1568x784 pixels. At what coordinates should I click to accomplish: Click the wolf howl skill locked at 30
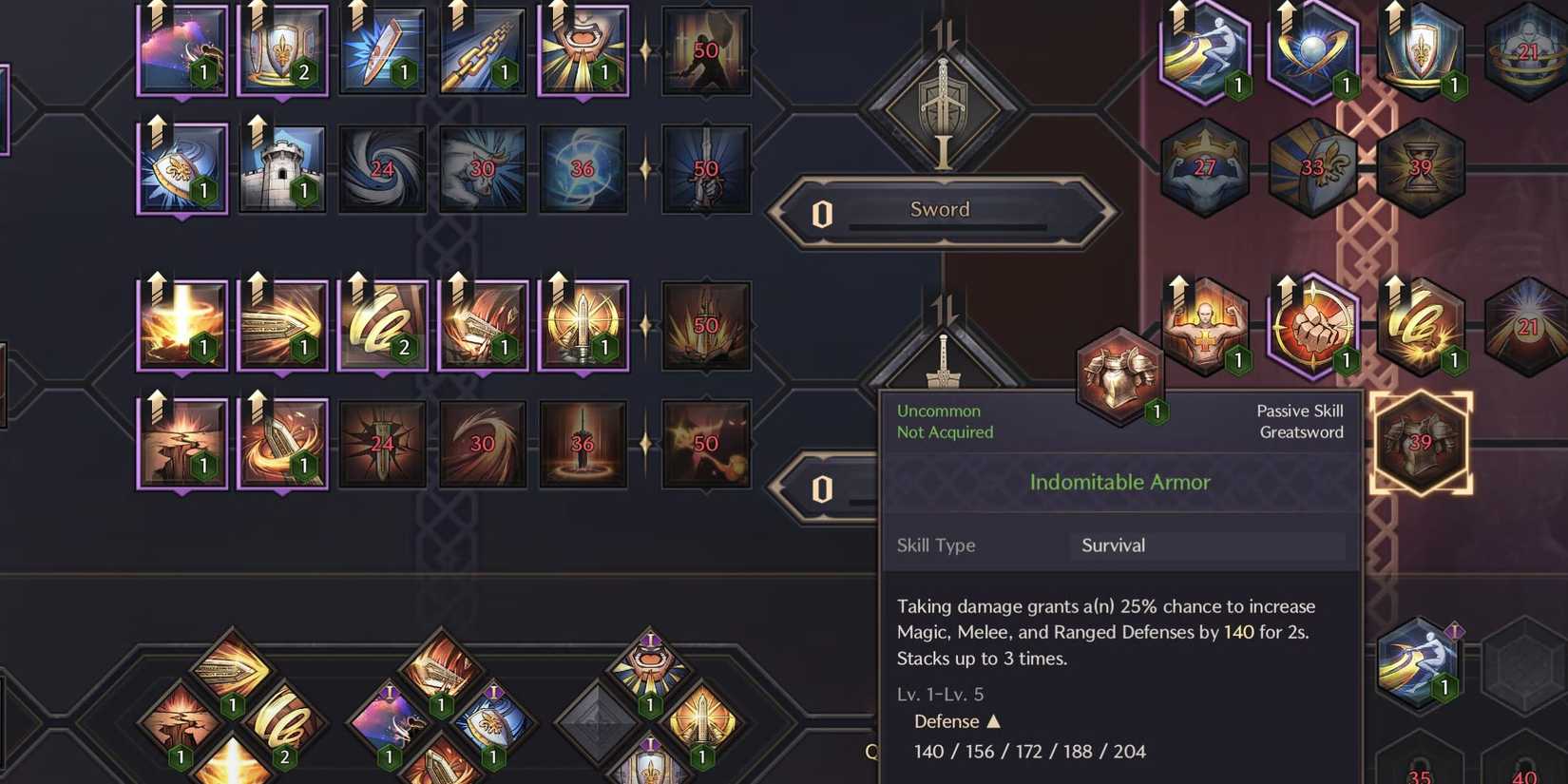(x=482, y=169)
